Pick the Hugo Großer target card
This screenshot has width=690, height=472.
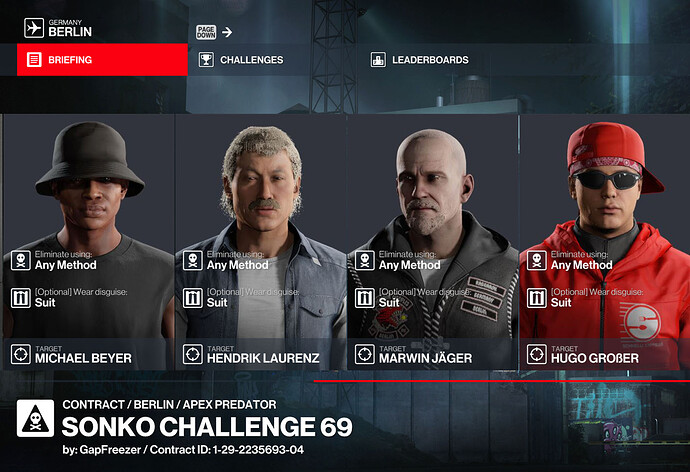point(604,240)
